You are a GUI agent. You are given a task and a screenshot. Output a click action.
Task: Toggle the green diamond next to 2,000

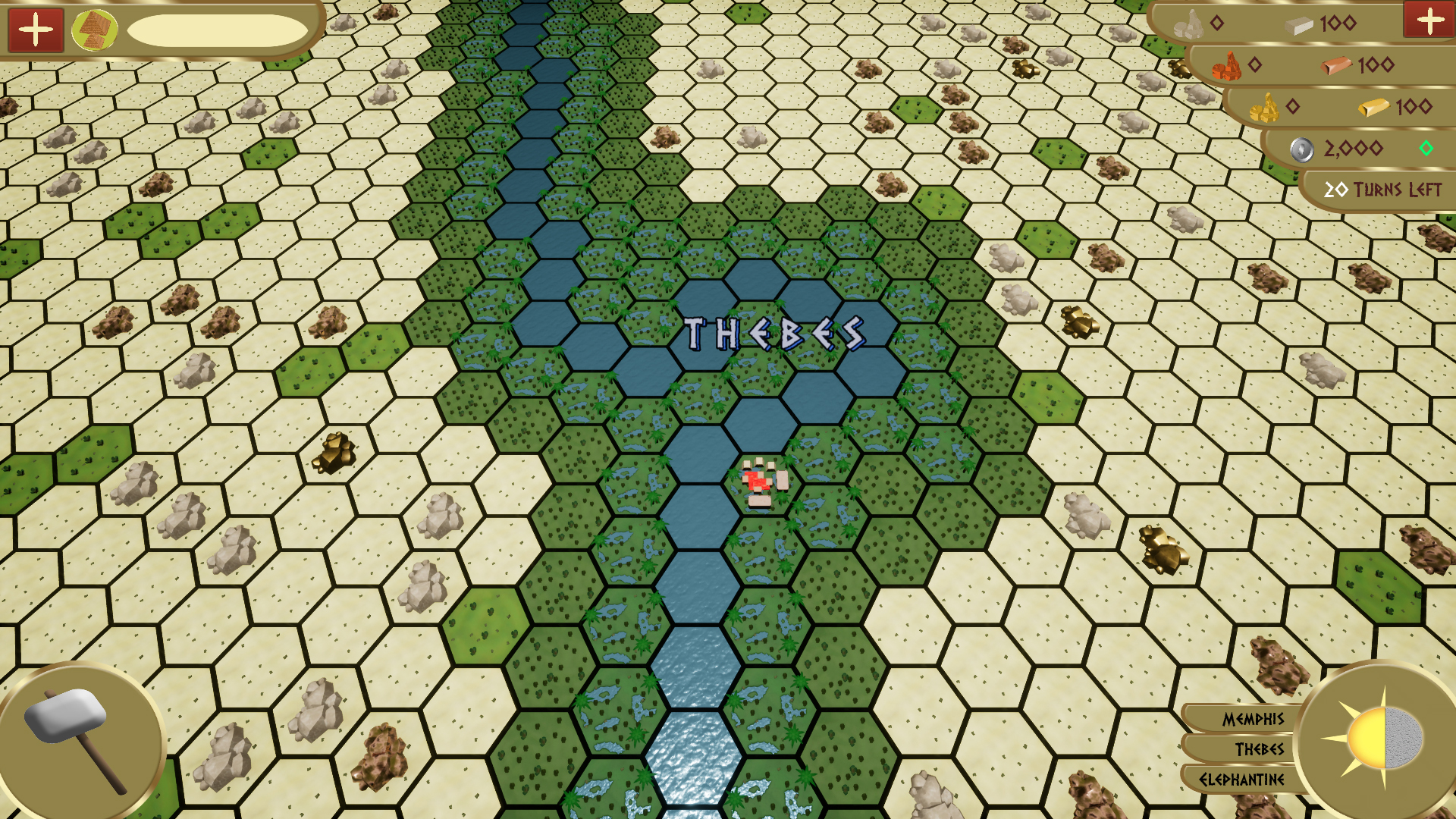[x=1428, y=149]
